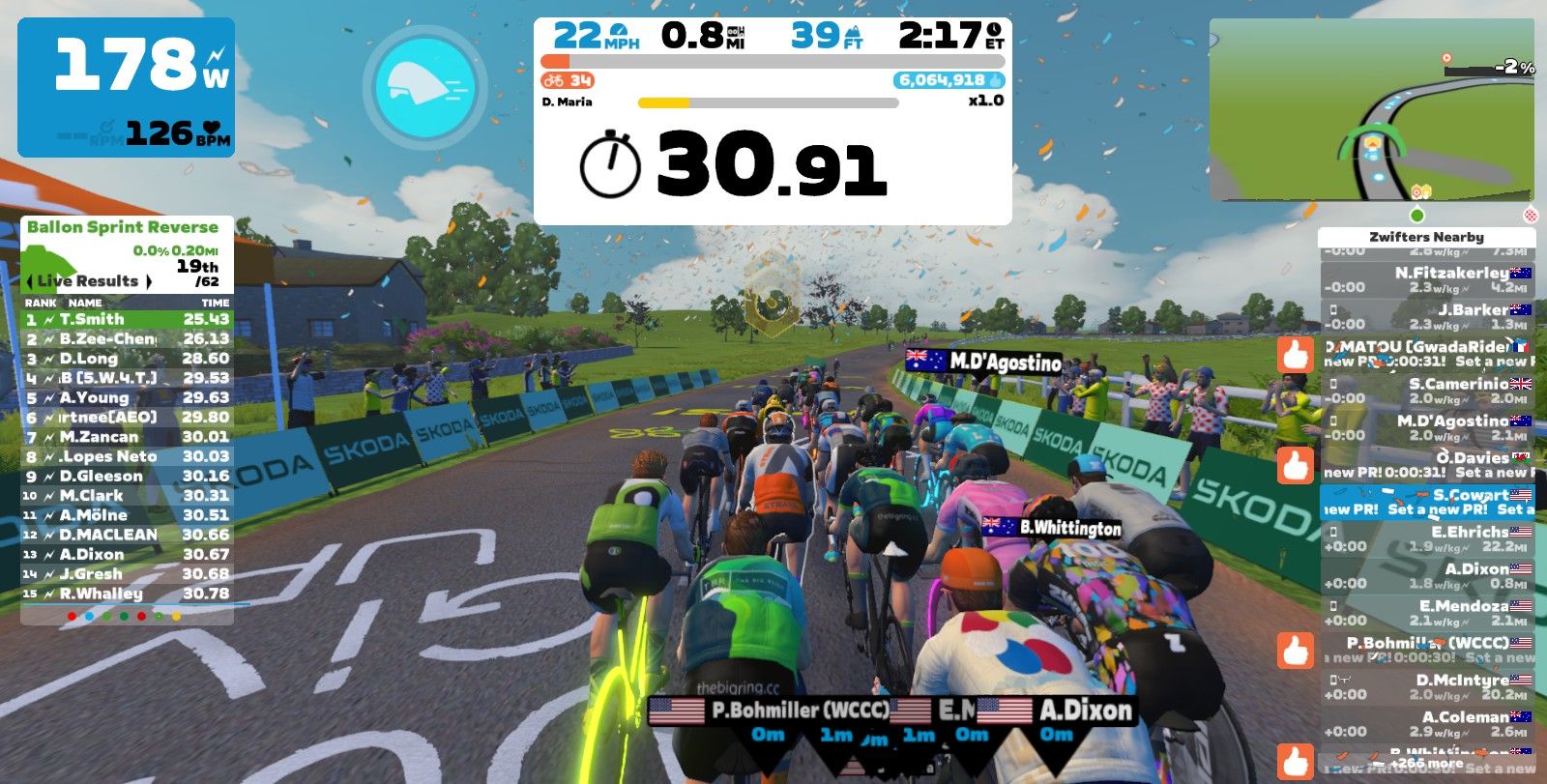Open the Zwifters Nearby panel header

(1428, 235)
